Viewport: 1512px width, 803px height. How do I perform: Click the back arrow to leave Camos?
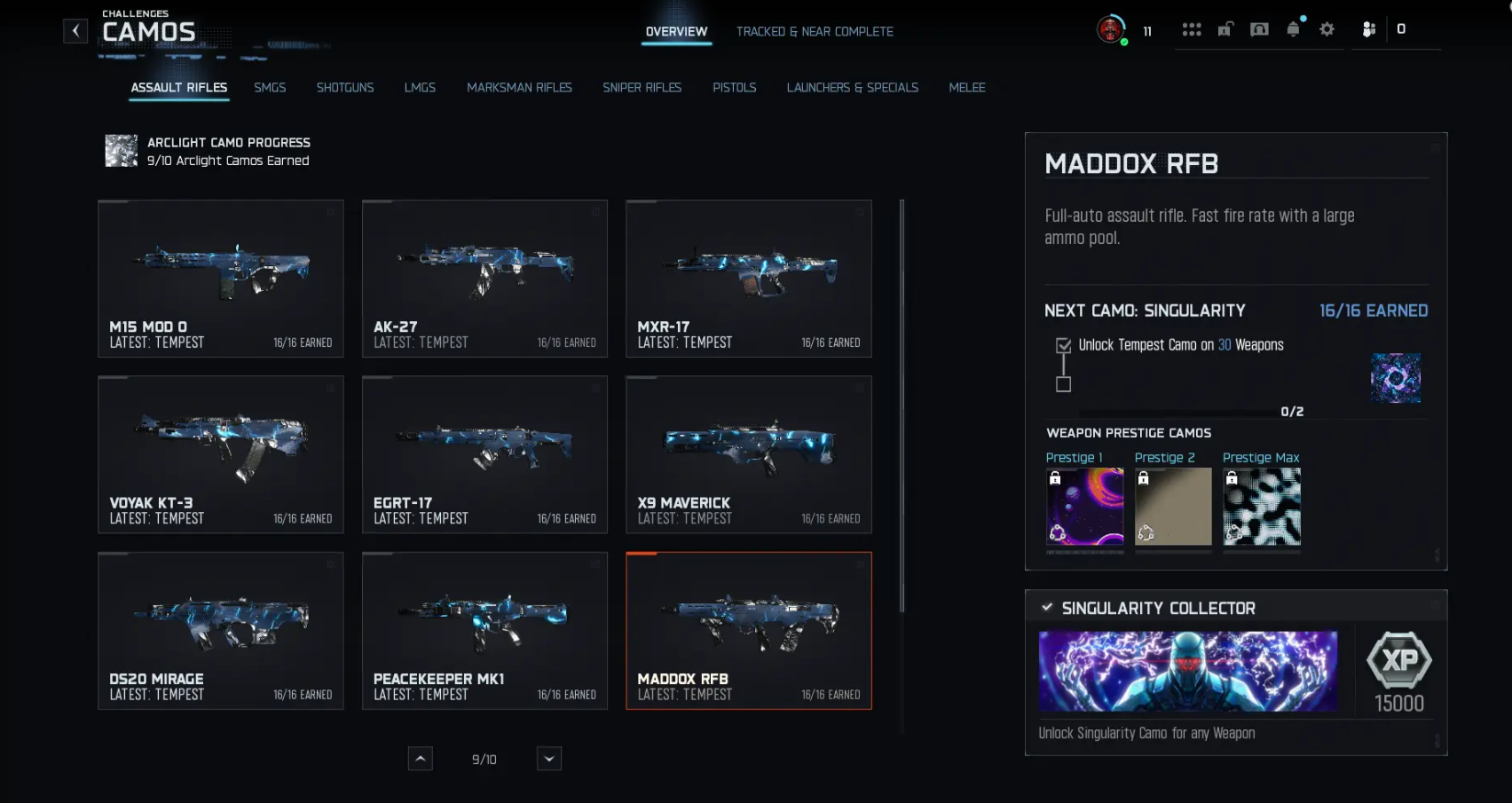[75, 30]
